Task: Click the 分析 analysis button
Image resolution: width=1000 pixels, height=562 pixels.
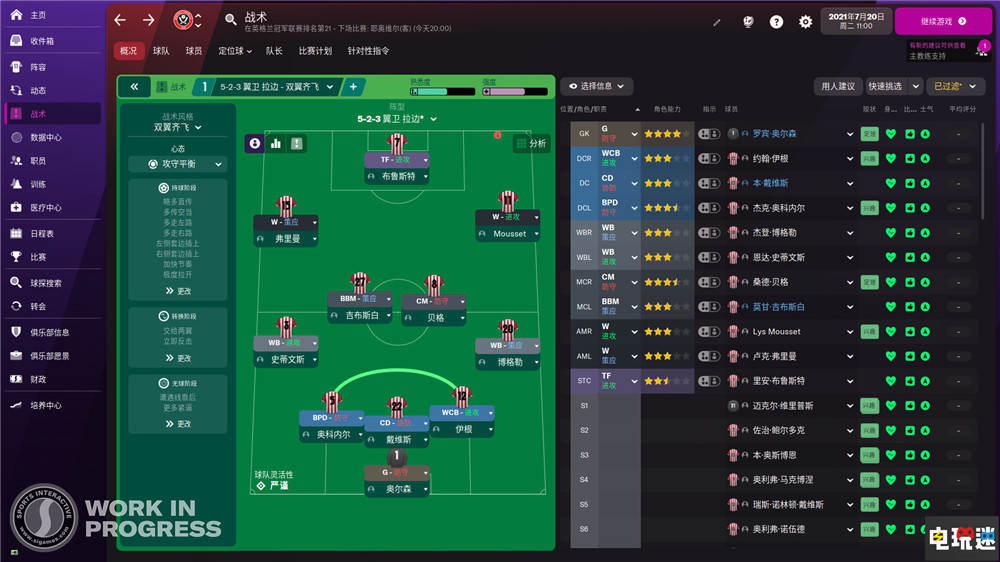Action: pos(531,144)
